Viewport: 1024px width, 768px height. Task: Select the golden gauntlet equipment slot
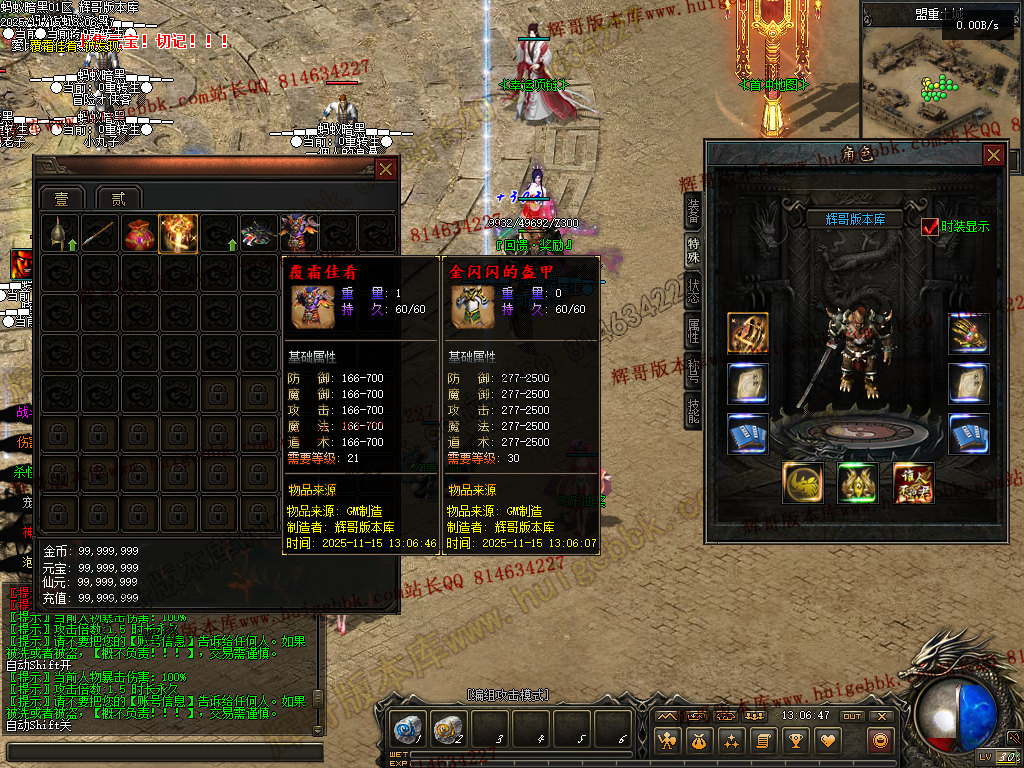(x=968, y=334)
